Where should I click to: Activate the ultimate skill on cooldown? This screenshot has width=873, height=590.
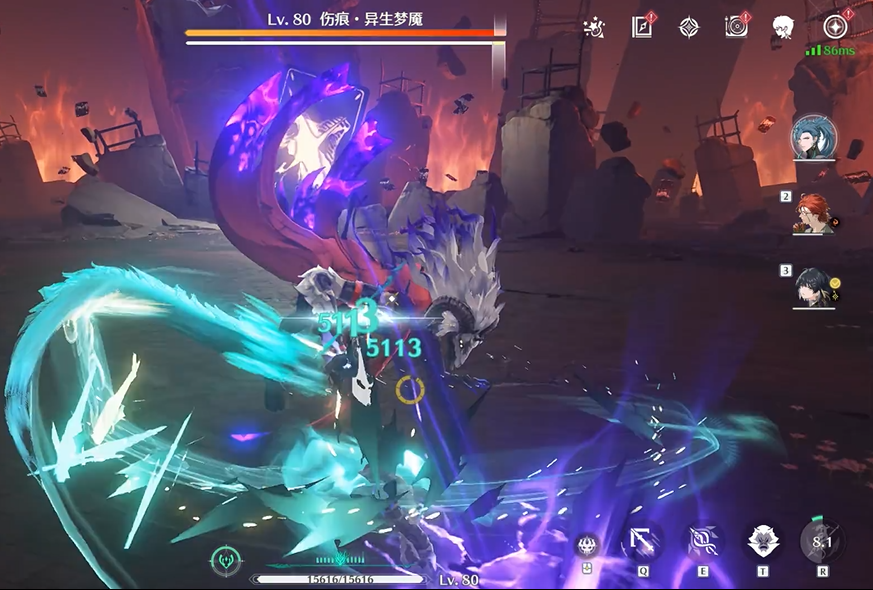pyautogui.click(x=822, y=542)
